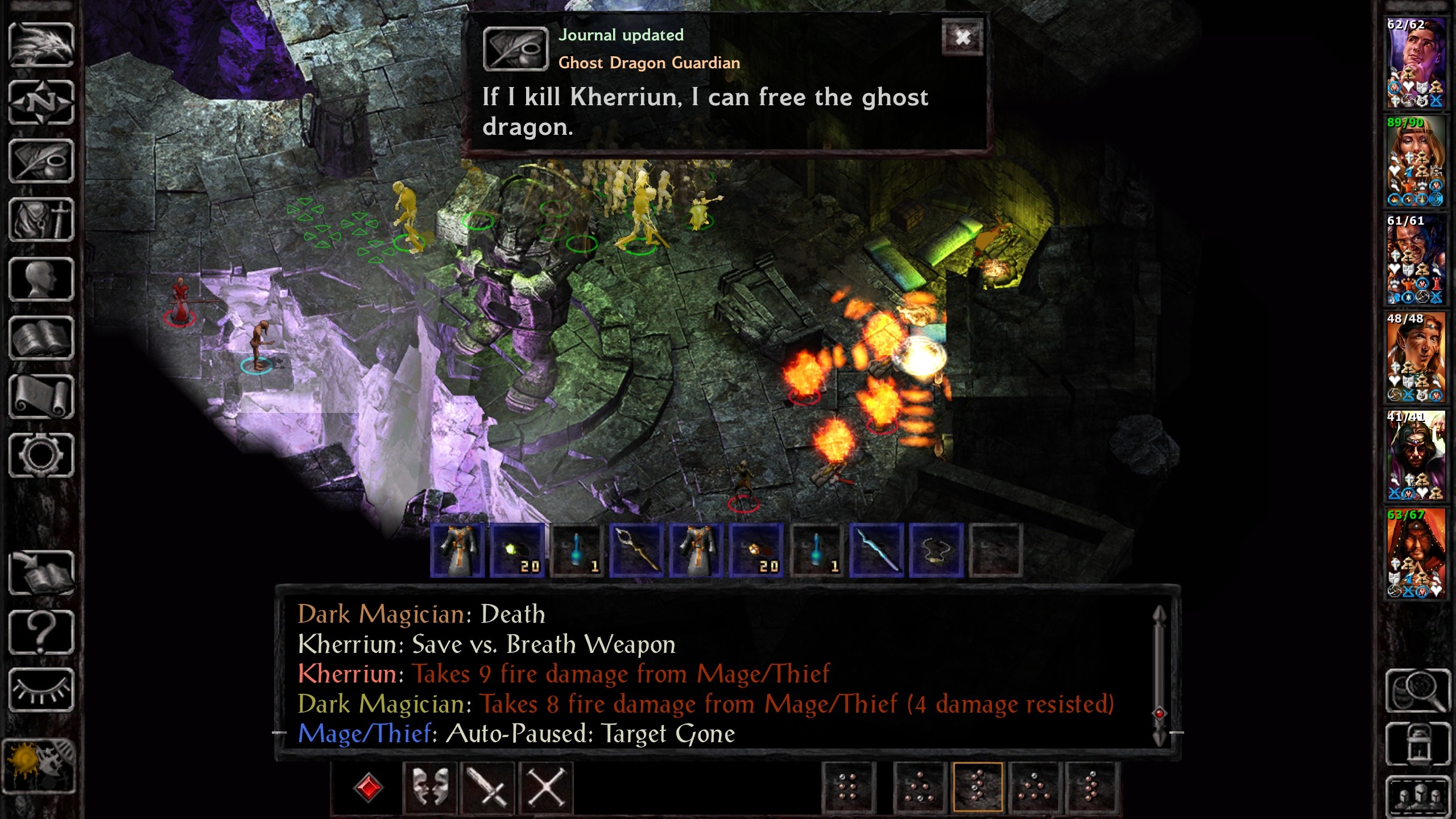1456x819 pixels.
Task: Click the question mark help button
Action: (x=41, y=632)
